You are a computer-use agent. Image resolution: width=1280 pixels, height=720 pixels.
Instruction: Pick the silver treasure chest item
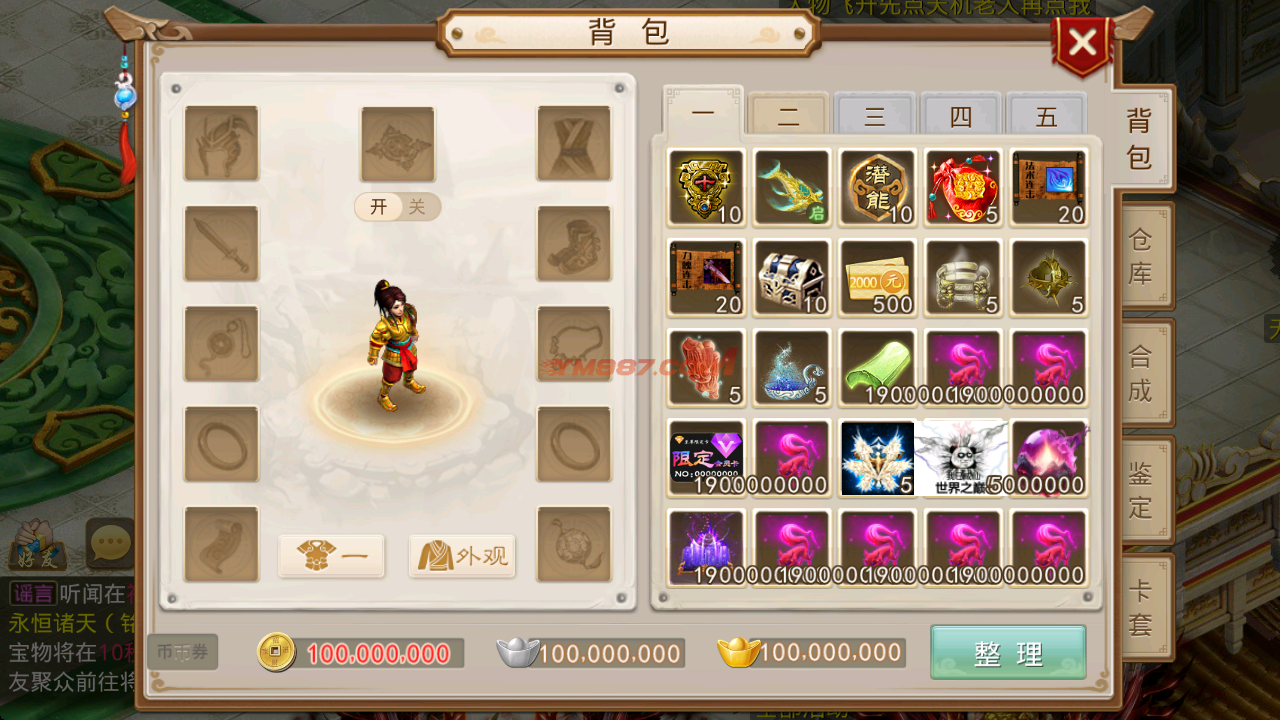pyautogui.click(x=791, y=277)
